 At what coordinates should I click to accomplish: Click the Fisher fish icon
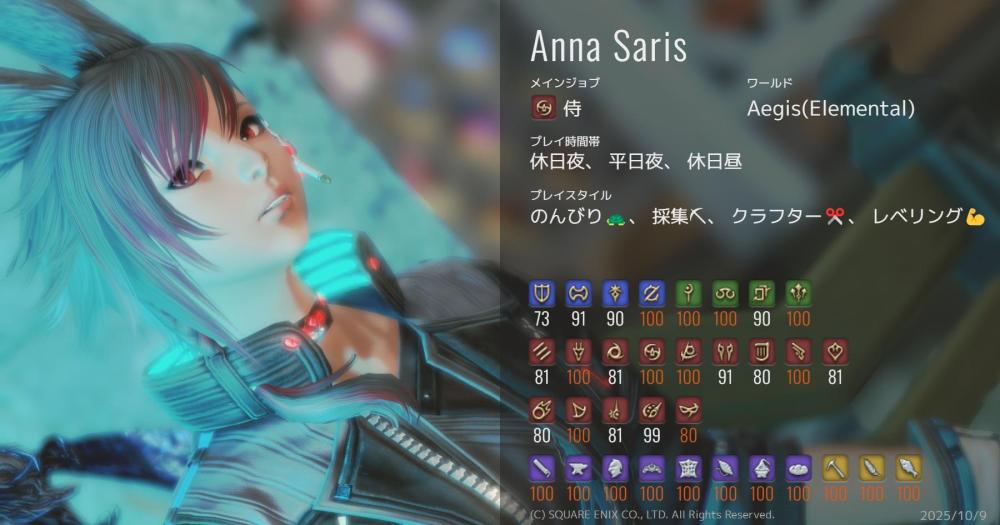coord(908,468)
